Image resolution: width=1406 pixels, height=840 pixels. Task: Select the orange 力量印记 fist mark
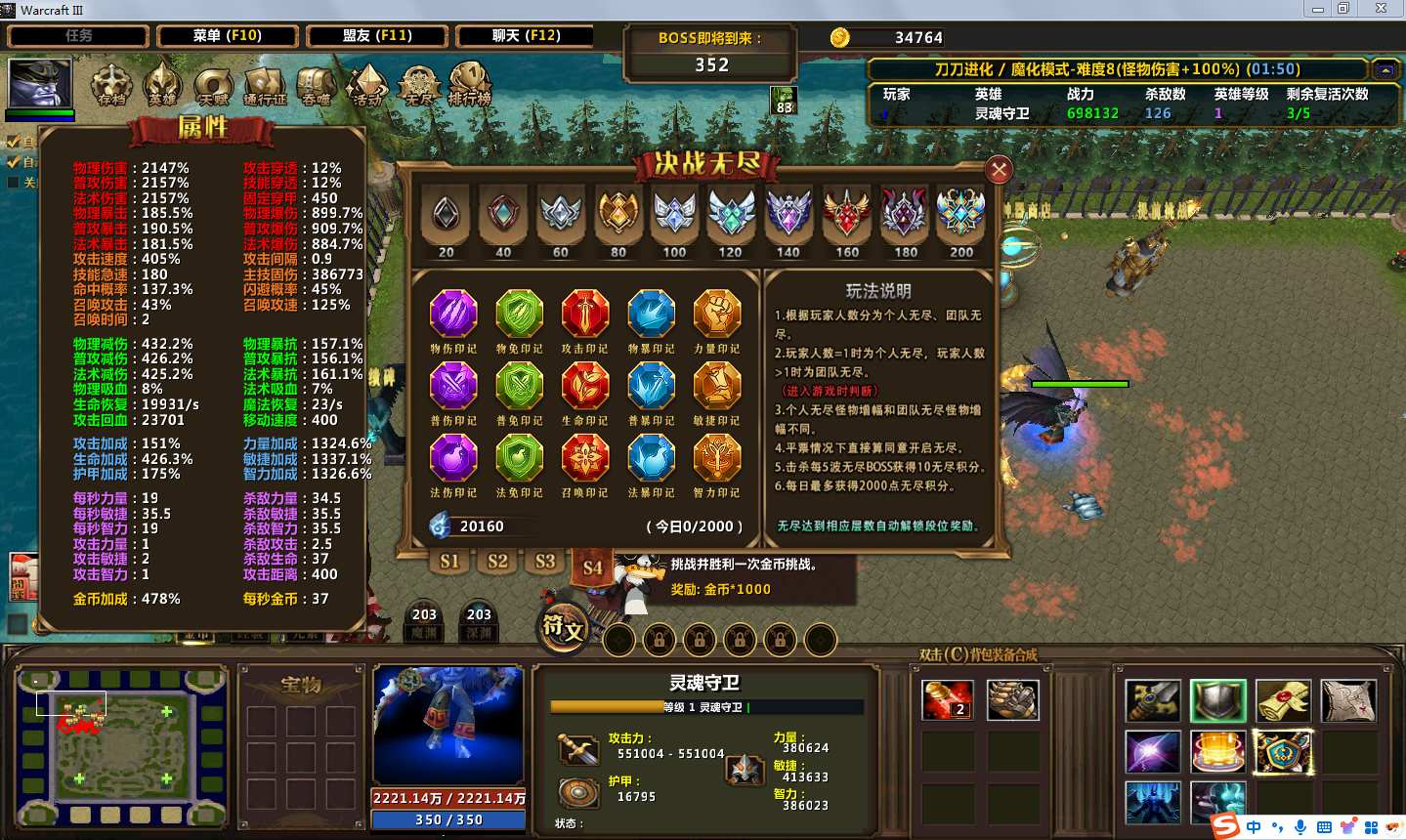[716, 315]
